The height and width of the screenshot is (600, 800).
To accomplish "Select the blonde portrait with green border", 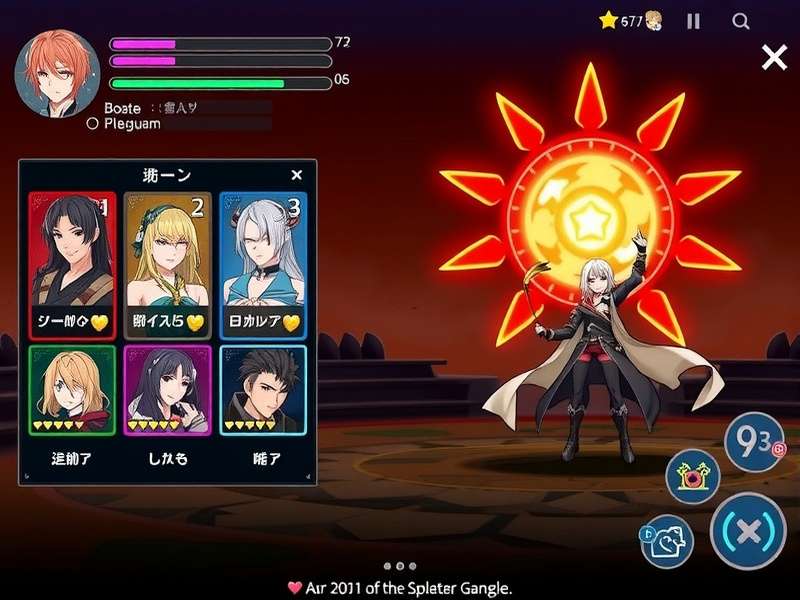I will [x=71, y=390].
